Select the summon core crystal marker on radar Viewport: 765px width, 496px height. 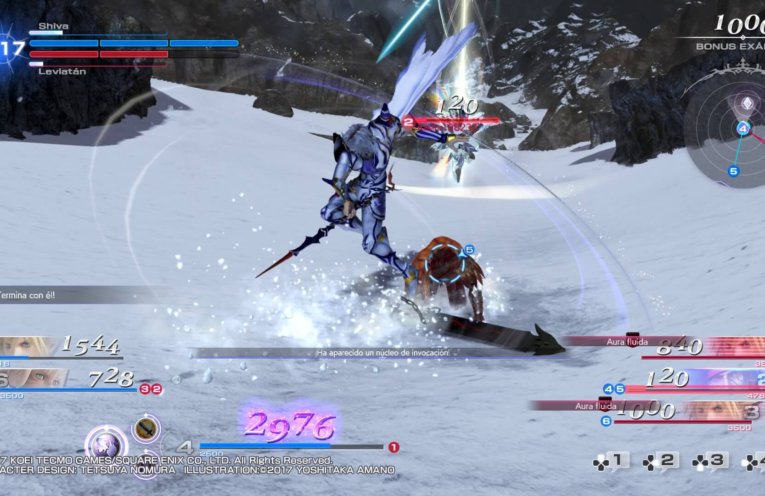click(x=743, y=105)
